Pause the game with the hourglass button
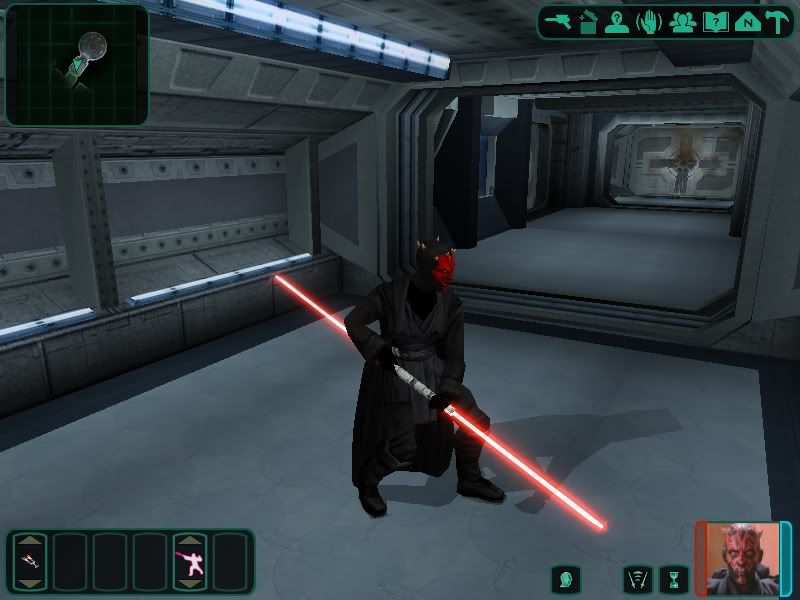 674,579
